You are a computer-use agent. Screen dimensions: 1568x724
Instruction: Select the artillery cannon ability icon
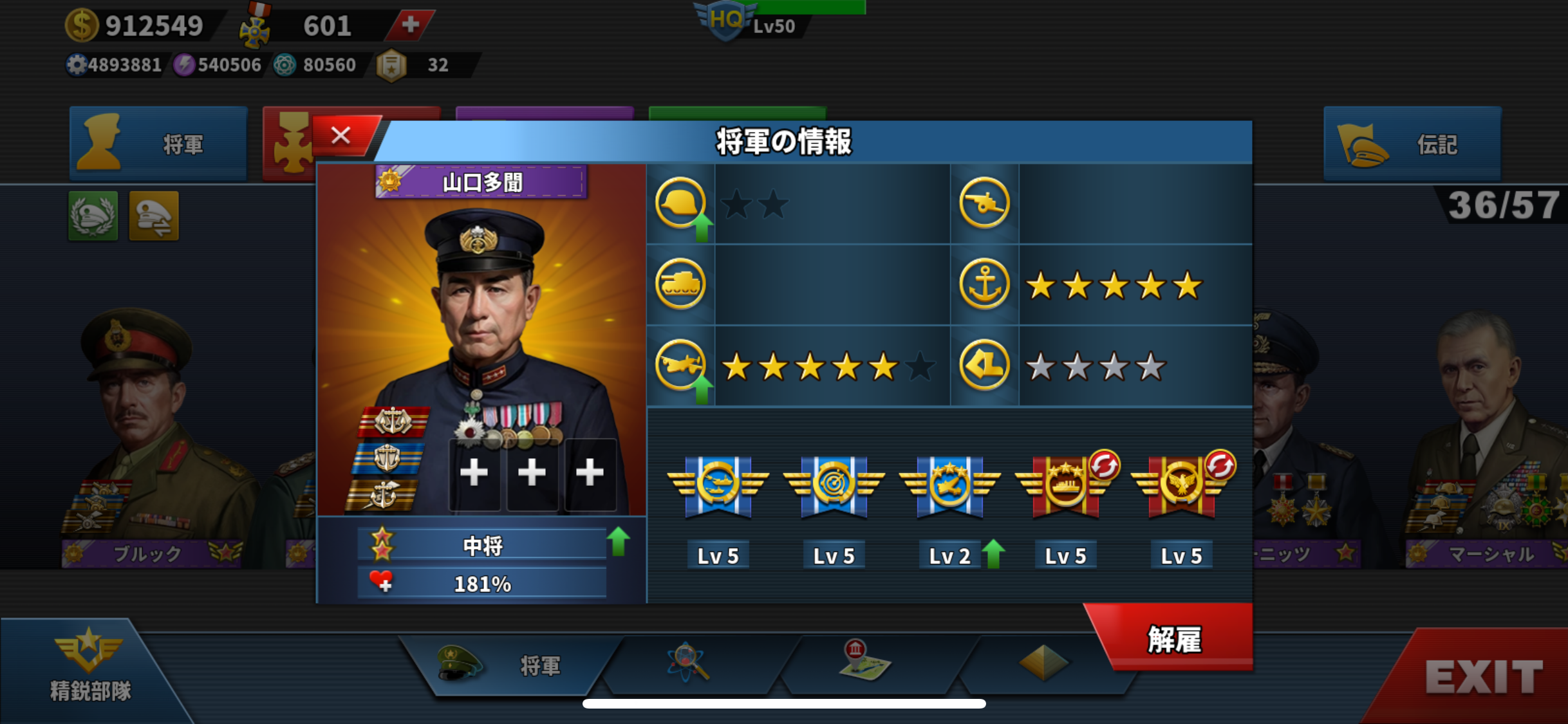[x=984, y=203]
